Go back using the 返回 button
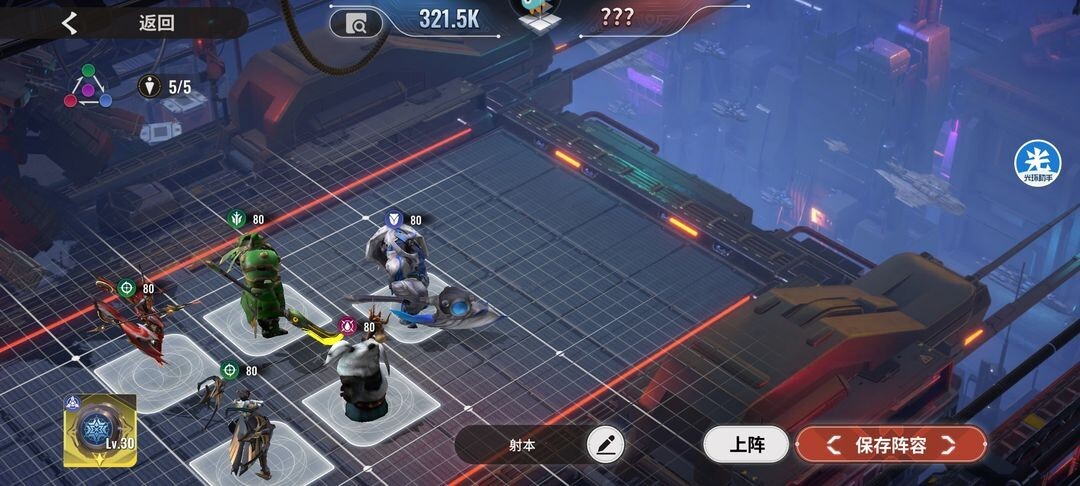This screenshot has width=1080, height=486. click(x=120, y=23)
